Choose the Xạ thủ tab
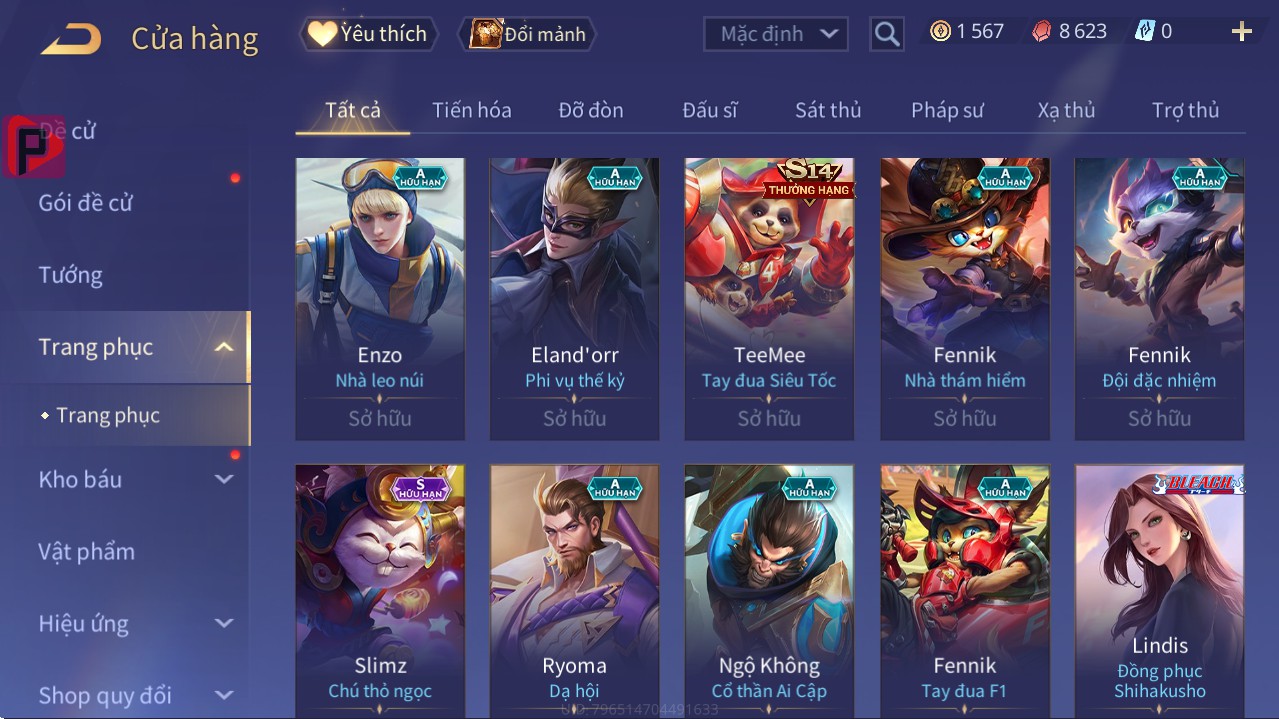Image resolution: width=1279 pixels, height=719 pixels. click(x=1066, y=110)
